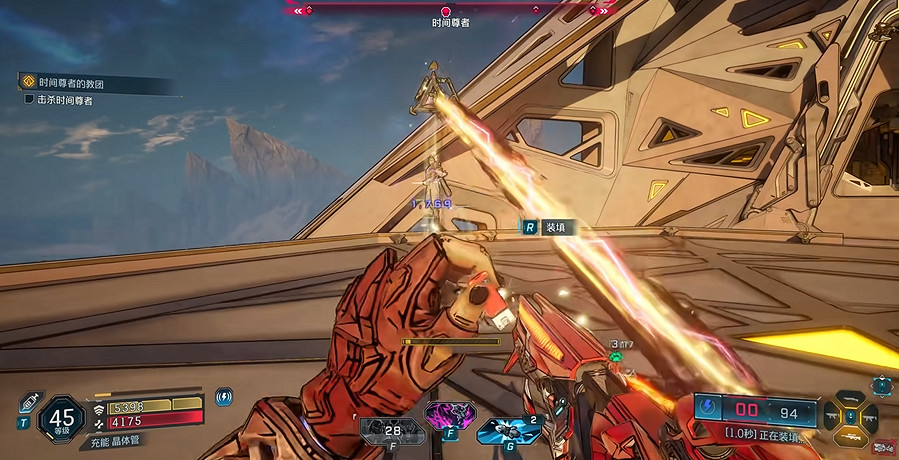This screenshot has height=460, width=899.
Task: Click the mouse icon above the weapon wheel
Action: [x=880, y=384]
